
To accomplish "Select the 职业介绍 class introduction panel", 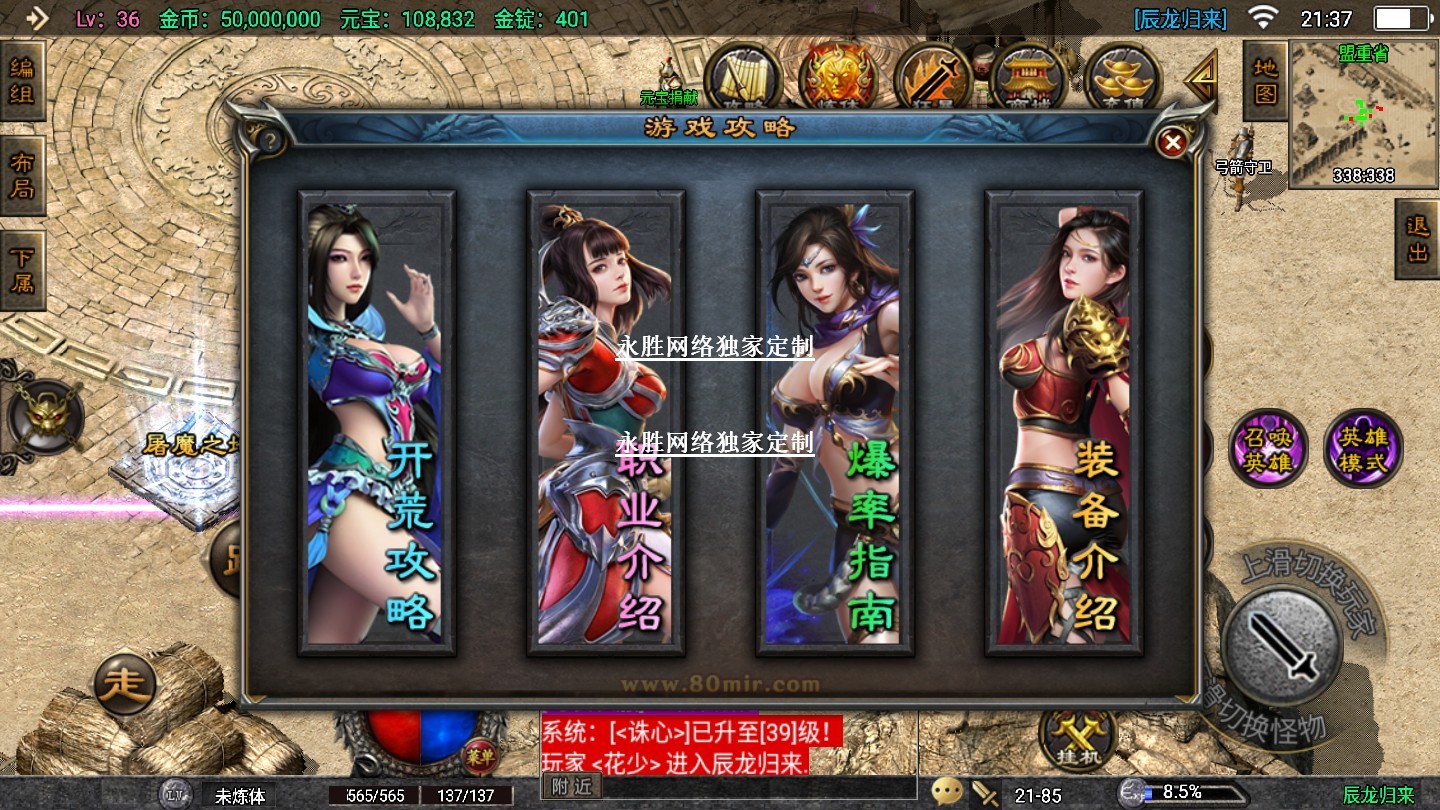I will coord(606,423).
